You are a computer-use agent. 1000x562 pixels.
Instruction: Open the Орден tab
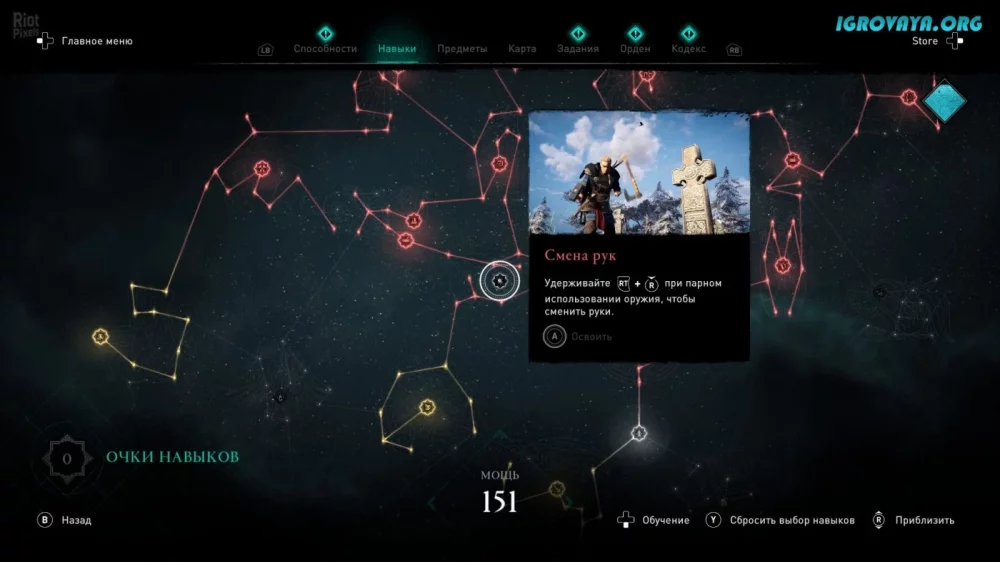point(635,49)
